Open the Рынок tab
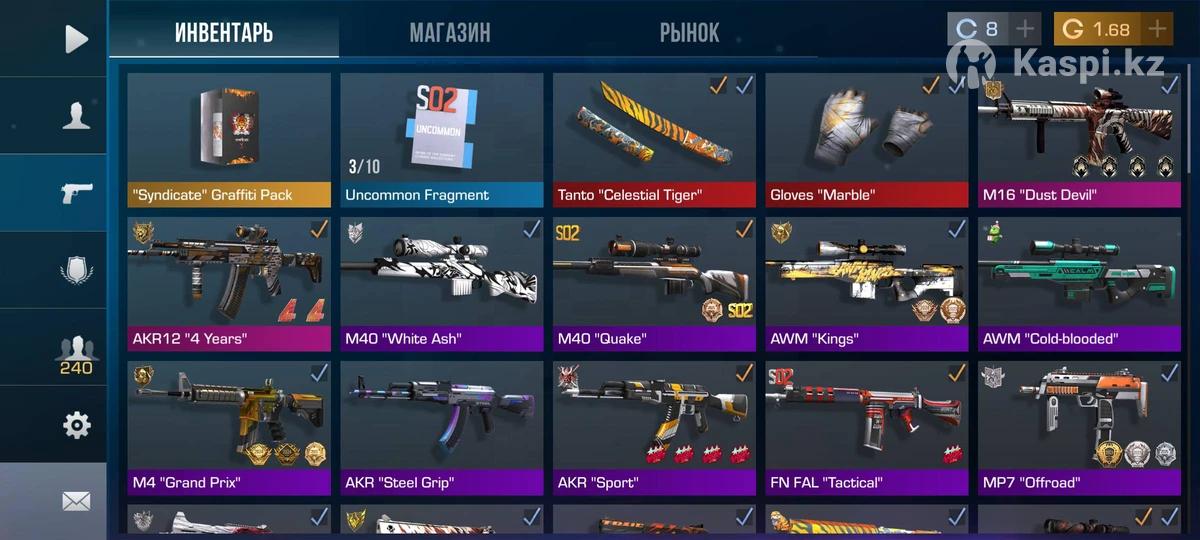This screenshot has height=540, width=1200. 689,33
